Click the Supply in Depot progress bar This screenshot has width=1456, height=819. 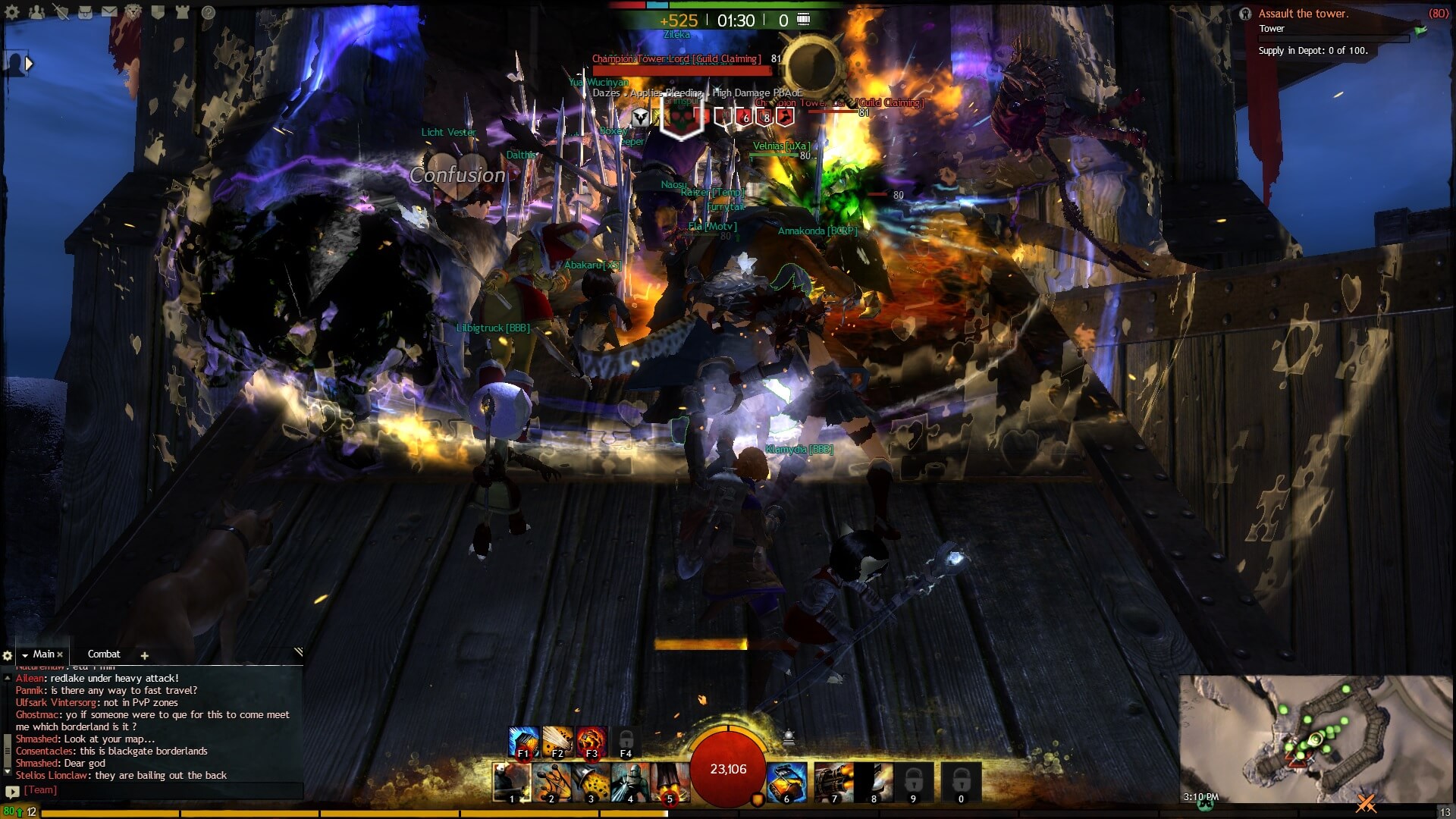pos(1333,39)
